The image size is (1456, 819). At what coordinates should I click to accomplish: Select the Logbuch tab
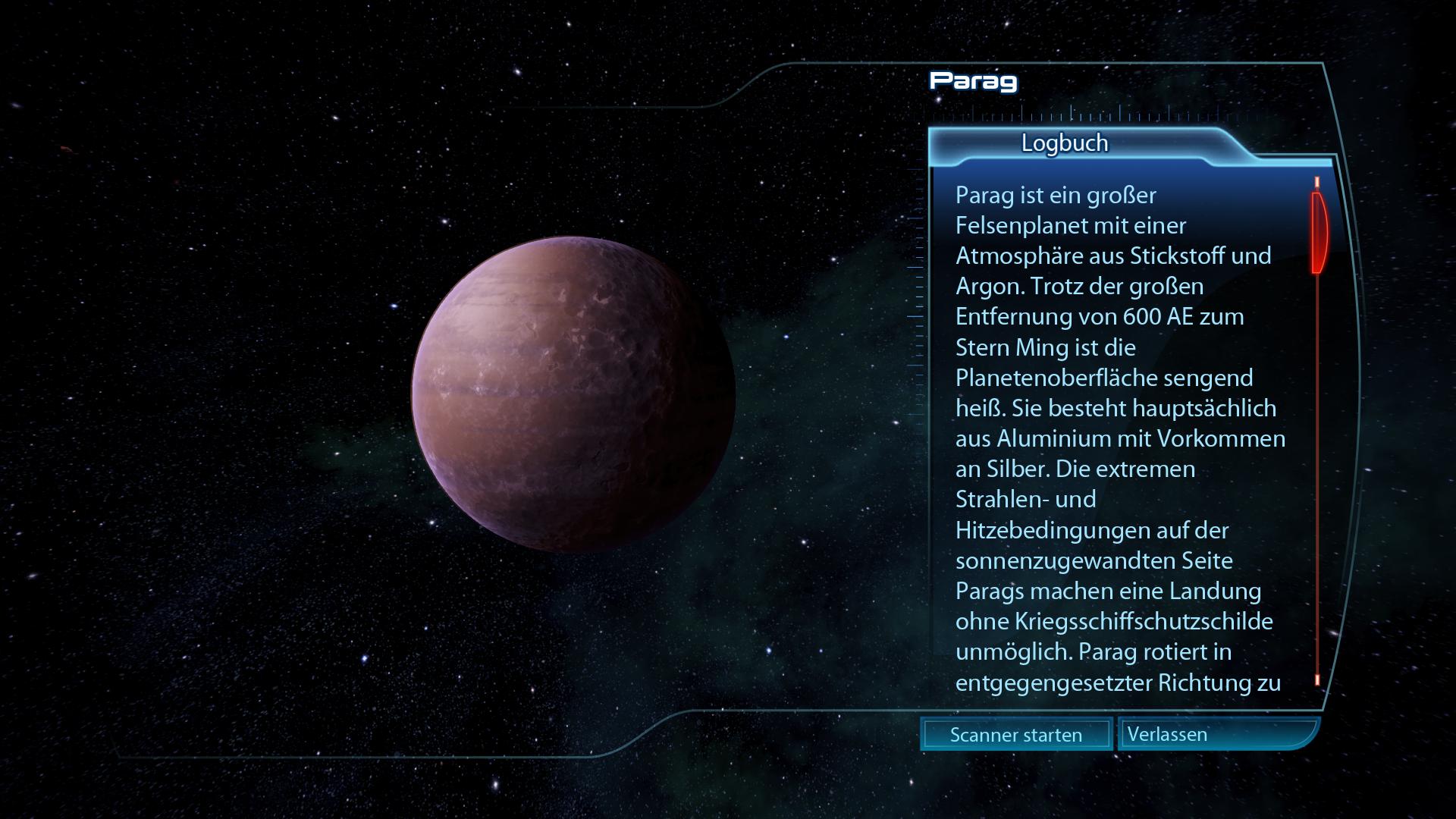pyautogui.click(x=1064, y=143)
